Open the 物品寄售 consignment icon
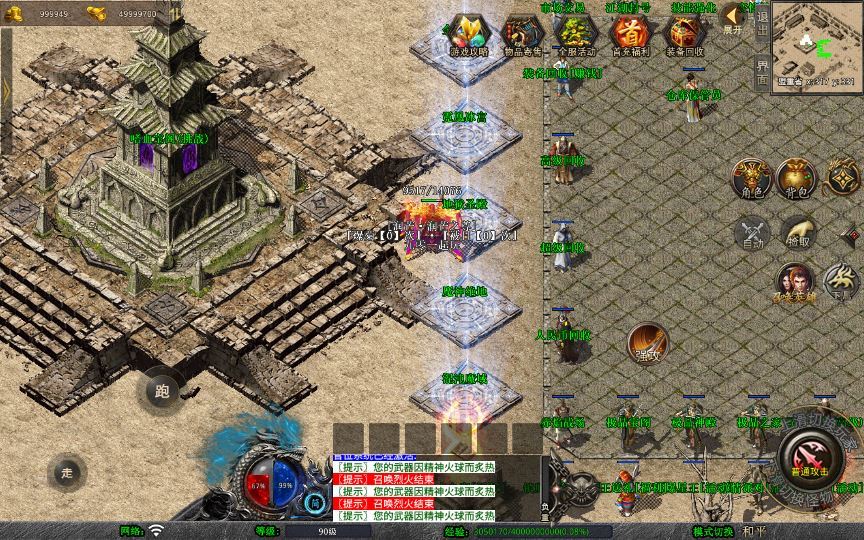864x540 pixels. click(523, 33)
